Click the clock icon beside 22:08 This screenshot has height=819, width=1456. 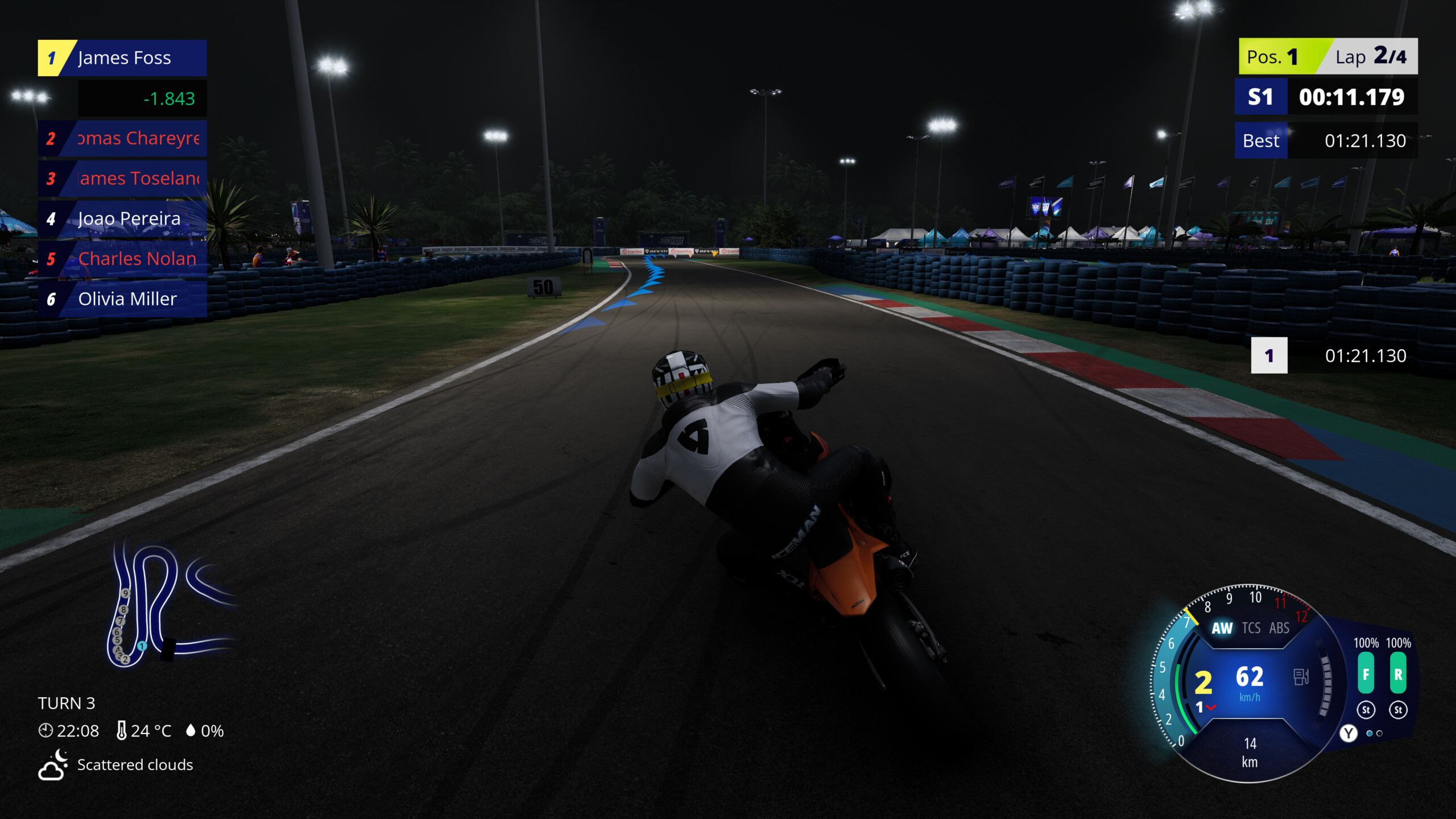[47, 731]
